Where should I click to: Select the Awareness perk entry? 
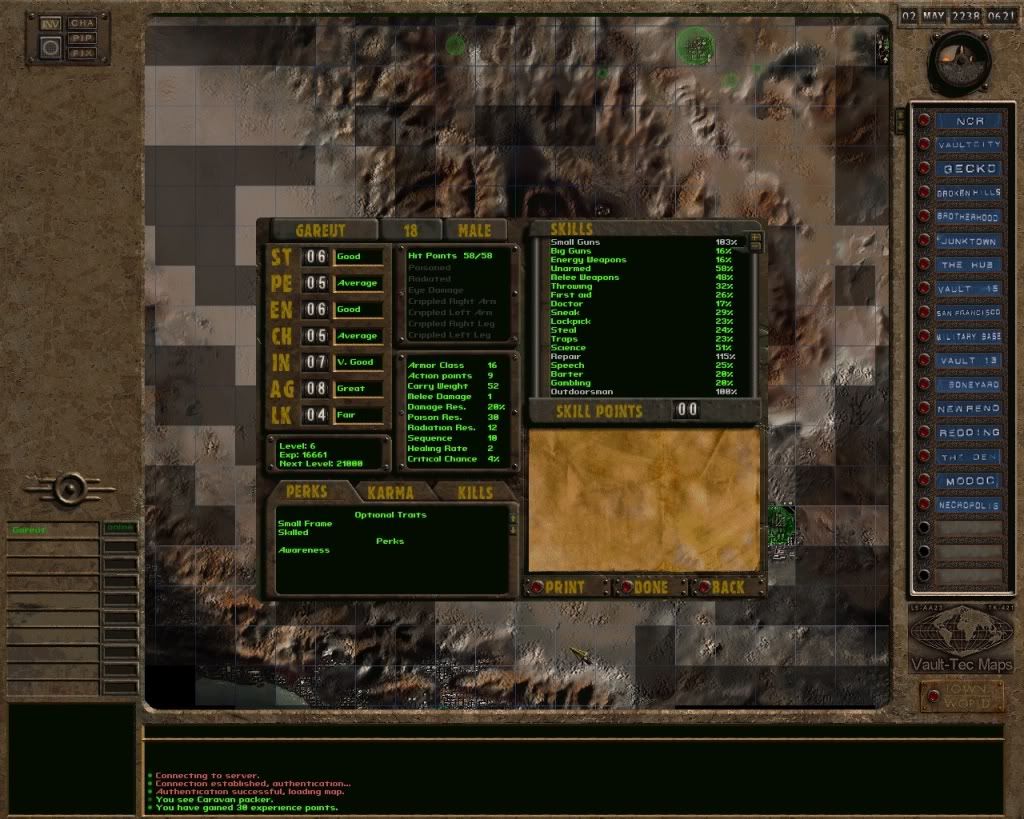(304, 551)
